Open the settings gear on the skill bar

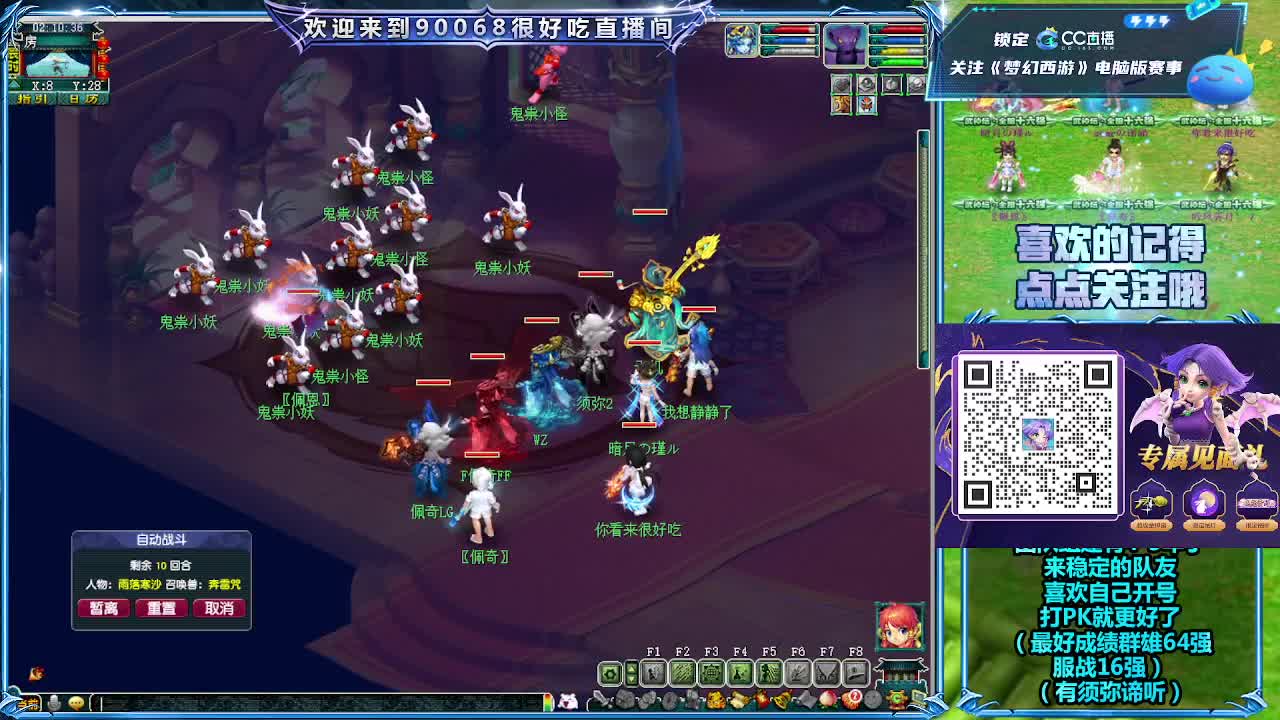609,673
